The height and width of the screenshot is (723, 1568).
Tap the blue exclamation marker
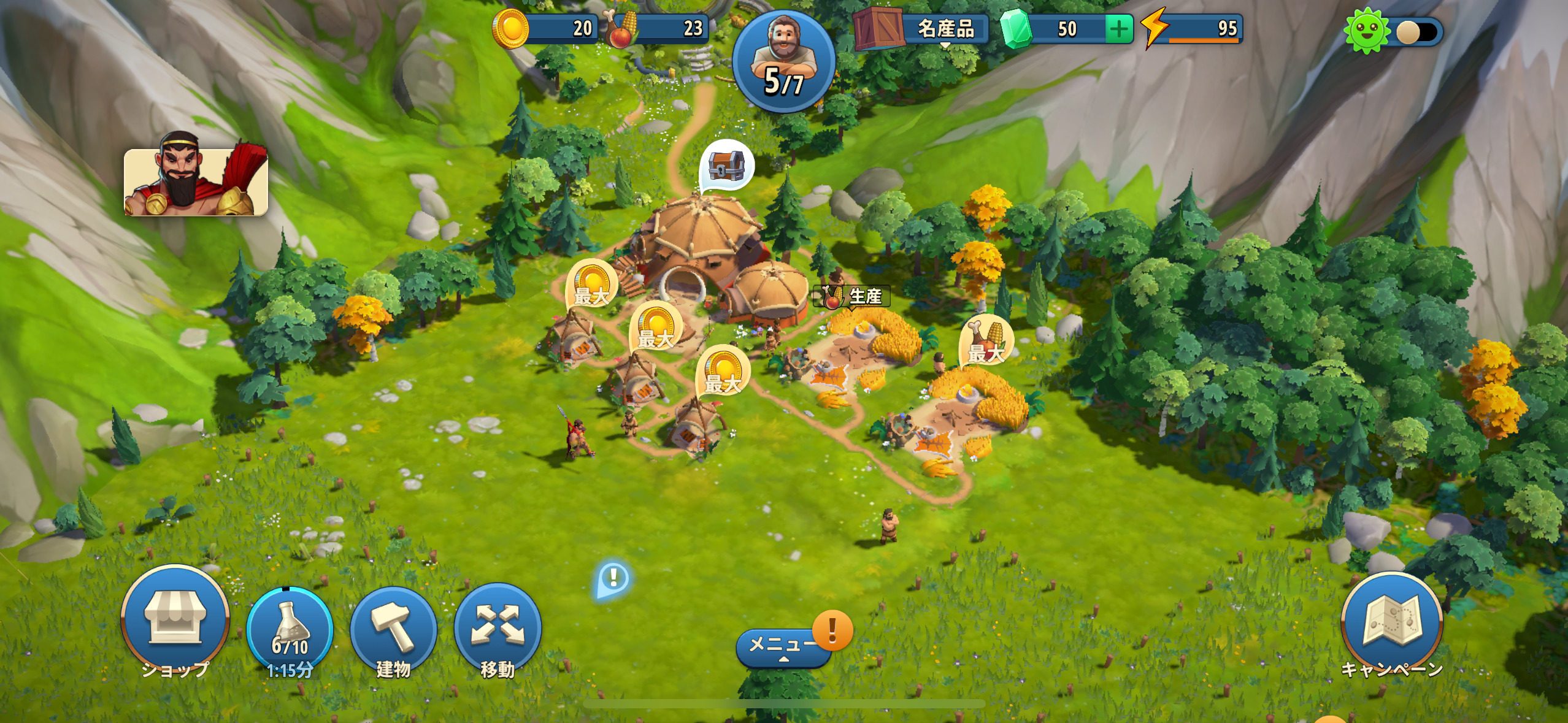[x=613, y=578]
